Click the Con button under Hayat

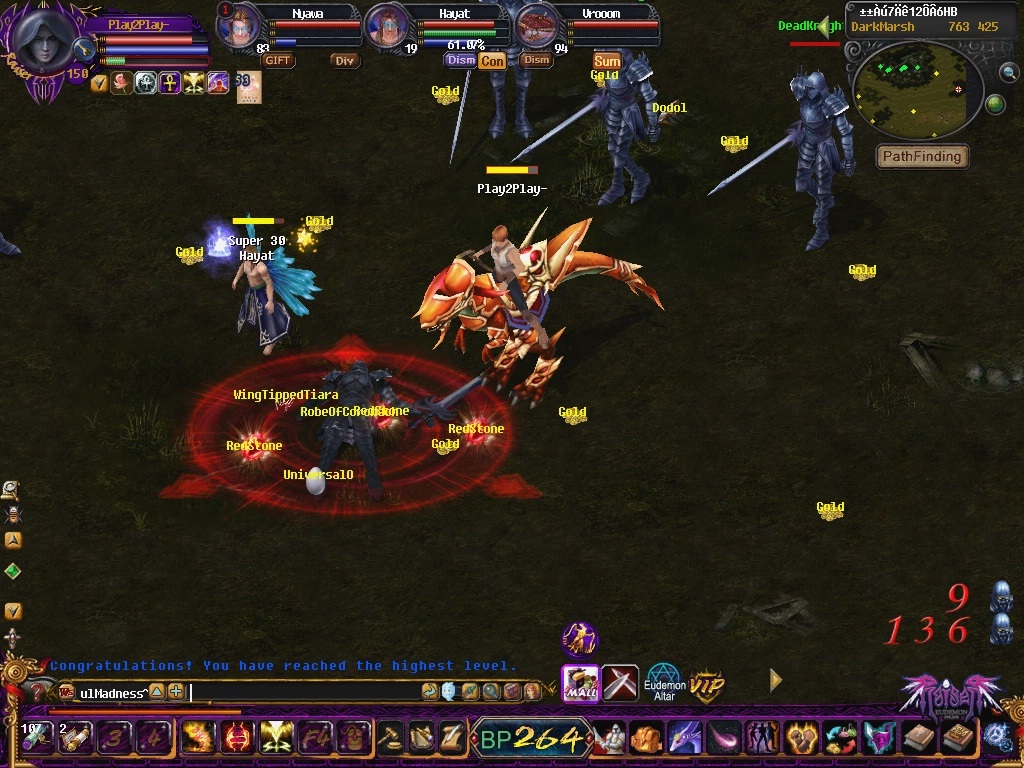(x=492, y=61)
